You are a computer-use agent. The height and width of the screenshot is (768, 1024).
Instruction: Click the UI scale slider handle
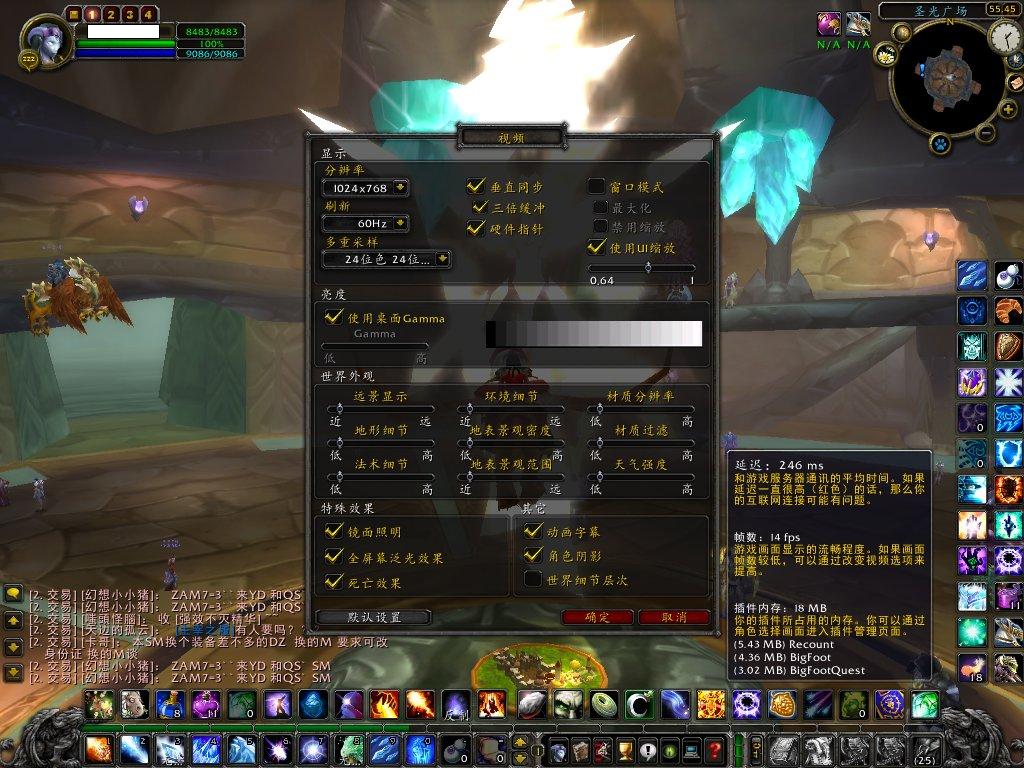coord(648,267)
